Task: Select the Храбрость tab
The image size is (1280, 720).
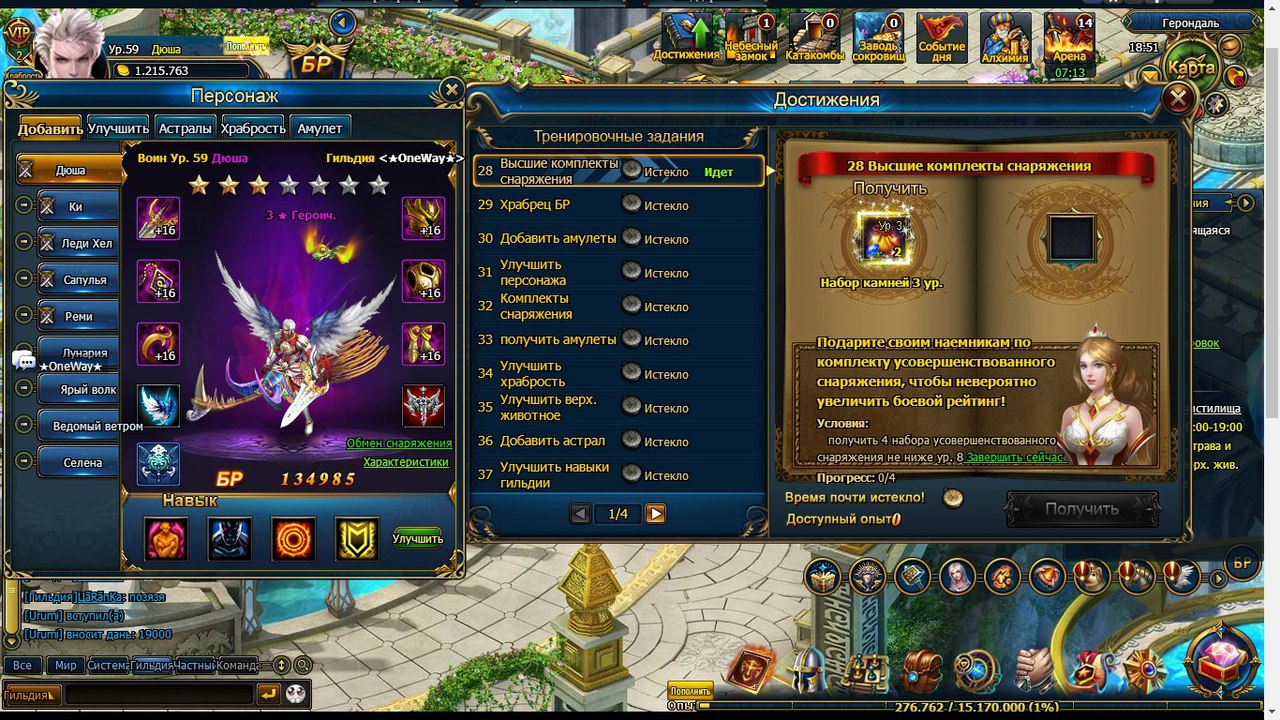Action: (253, 128)
